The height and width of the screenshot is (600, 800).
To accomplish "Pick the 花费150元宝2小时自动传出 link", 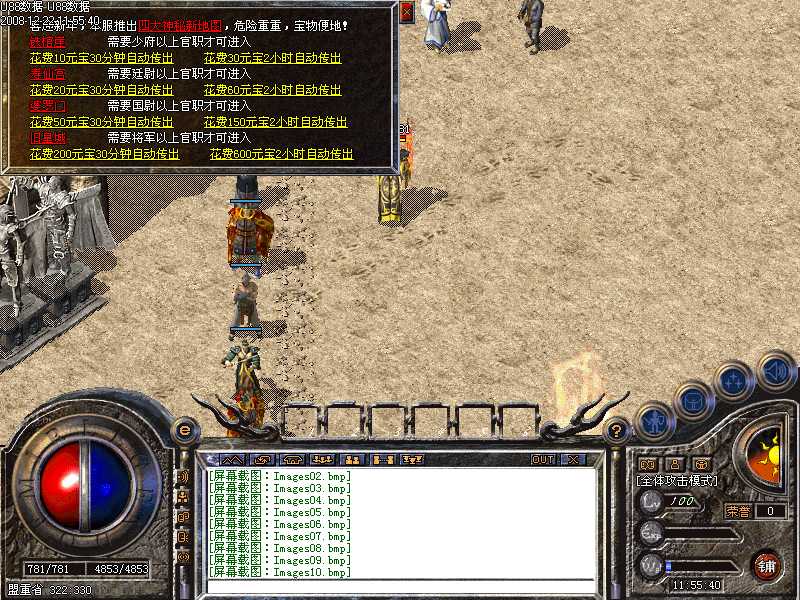I will pos(275,122).
